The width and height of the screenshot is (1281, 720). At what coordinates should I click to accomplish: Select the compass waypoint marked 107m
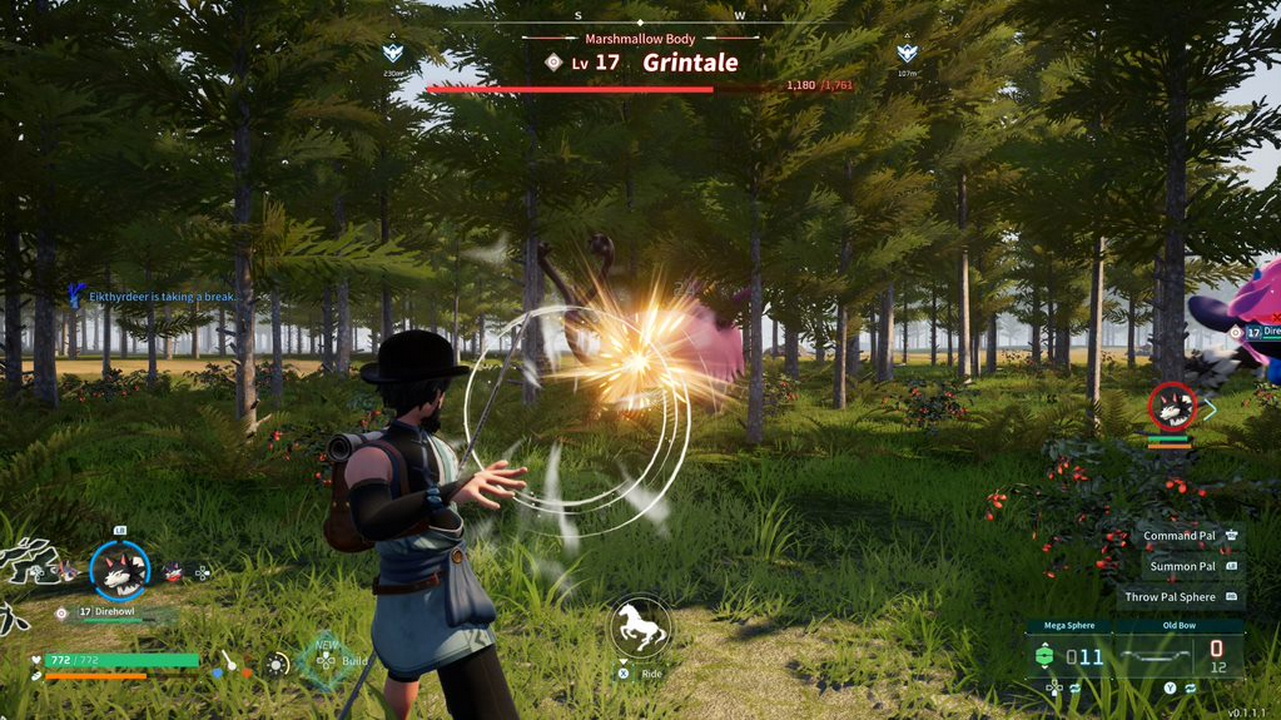point(907,54)
